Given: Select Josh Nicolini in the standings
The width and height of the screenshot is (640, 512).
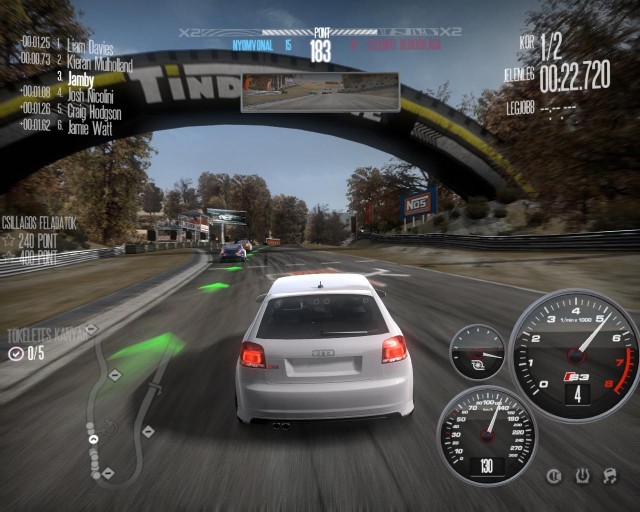Looking at the screenshot, I should pyautogui.click(x=91, y=96).
